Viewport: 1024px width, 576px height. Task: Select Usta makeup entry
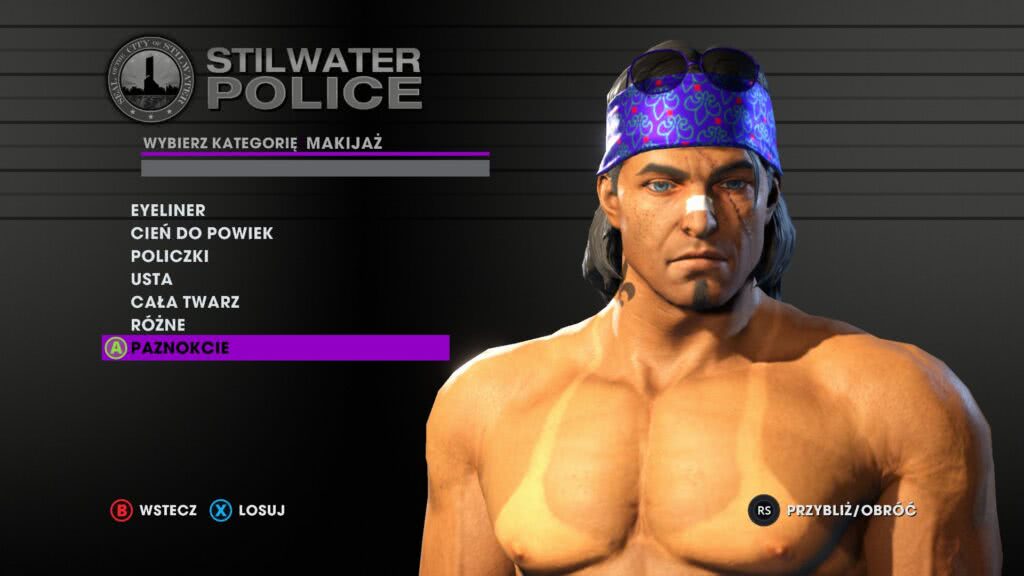pyautogui.click(x=152, y=279)
